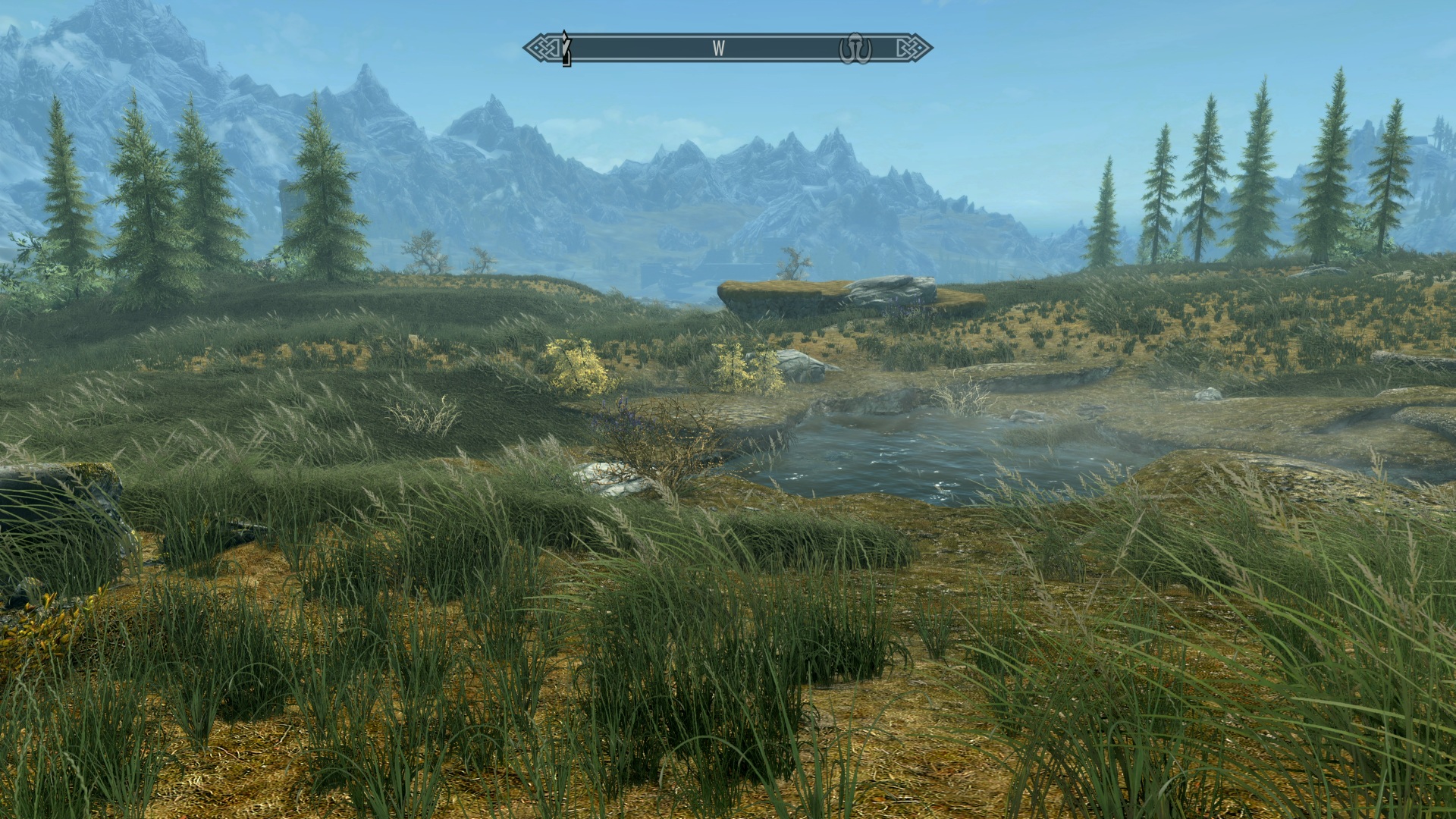Select the partially hidden marker at the compass edge
1456x819 pixels.
(566, 49)
